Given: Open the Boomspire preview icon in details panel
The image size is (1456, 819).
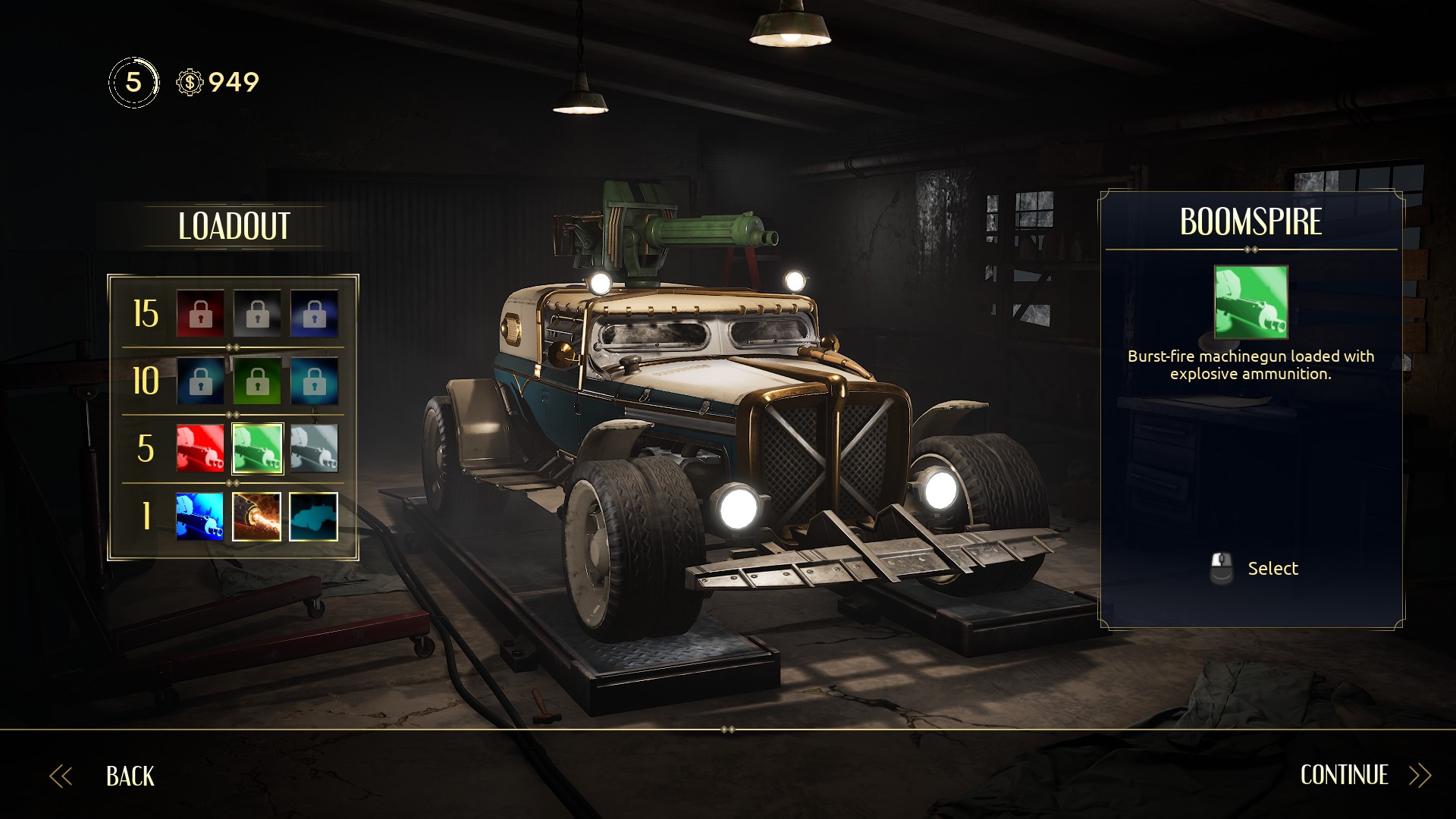Looking at the screenshot, I should 1250,302.
